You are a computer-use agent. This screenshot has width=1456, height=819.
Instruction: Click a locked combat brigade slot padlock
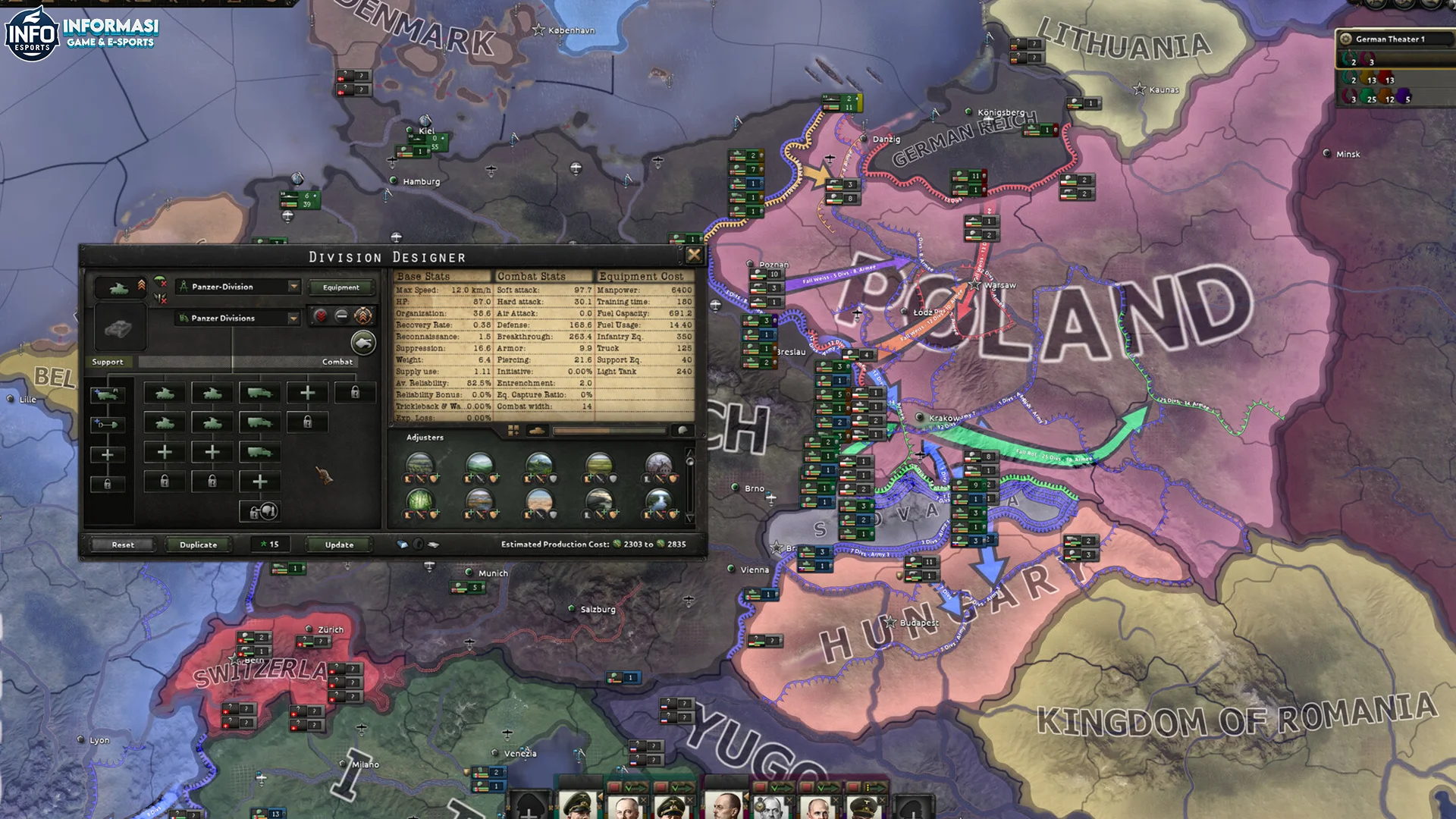(x=355, y=392)
